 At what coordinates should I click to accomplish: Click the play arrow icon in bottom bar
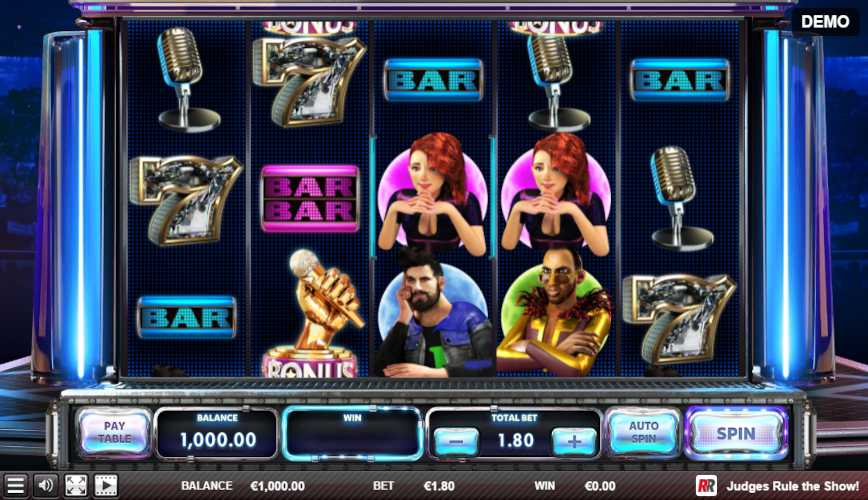(x=106, y=486)
